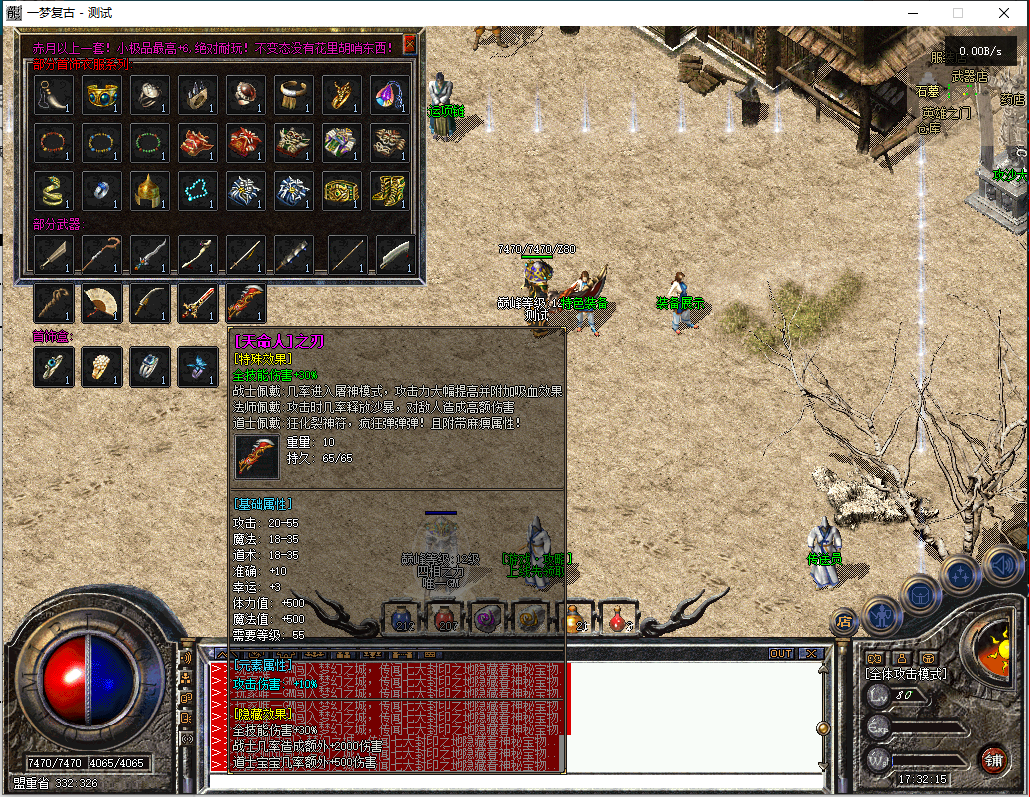The image size is (1030, 797).
Task: Open the skills sparkle round icon
Action: pos(961,574)
